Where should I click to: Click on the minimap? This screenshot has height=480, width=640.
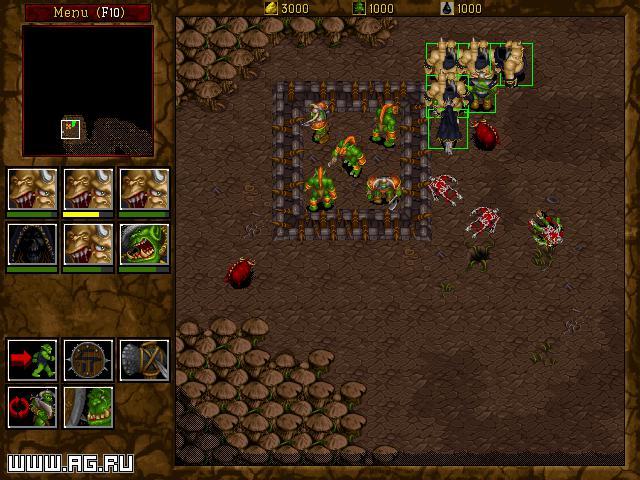[88, 91]
